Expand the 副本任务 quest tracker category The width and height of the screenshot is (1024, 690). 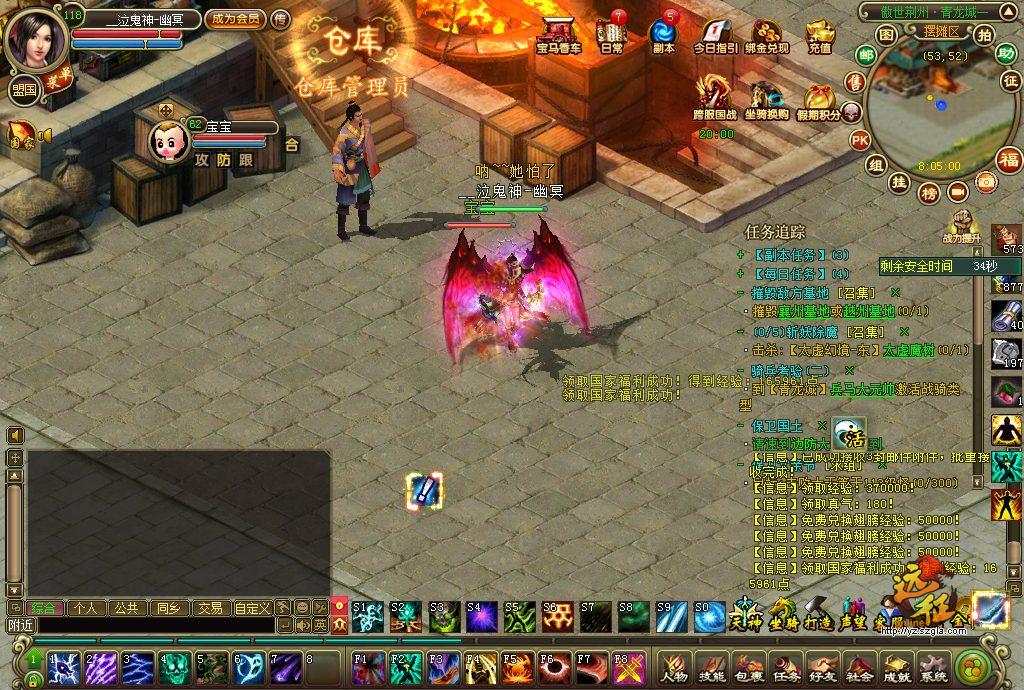[740, 255]
